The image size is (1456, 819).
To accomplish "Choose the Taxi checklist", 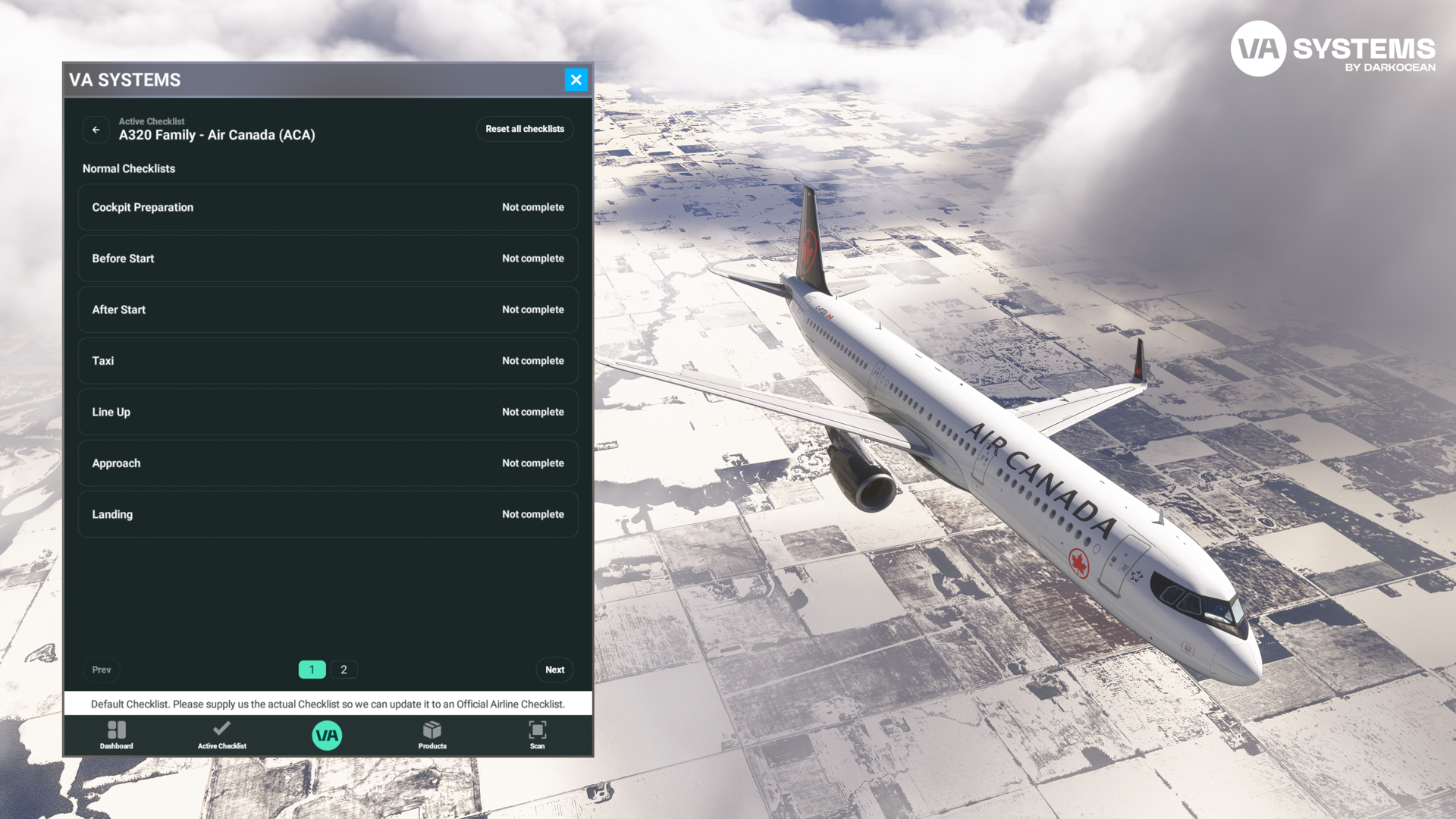I will [328, 361].
